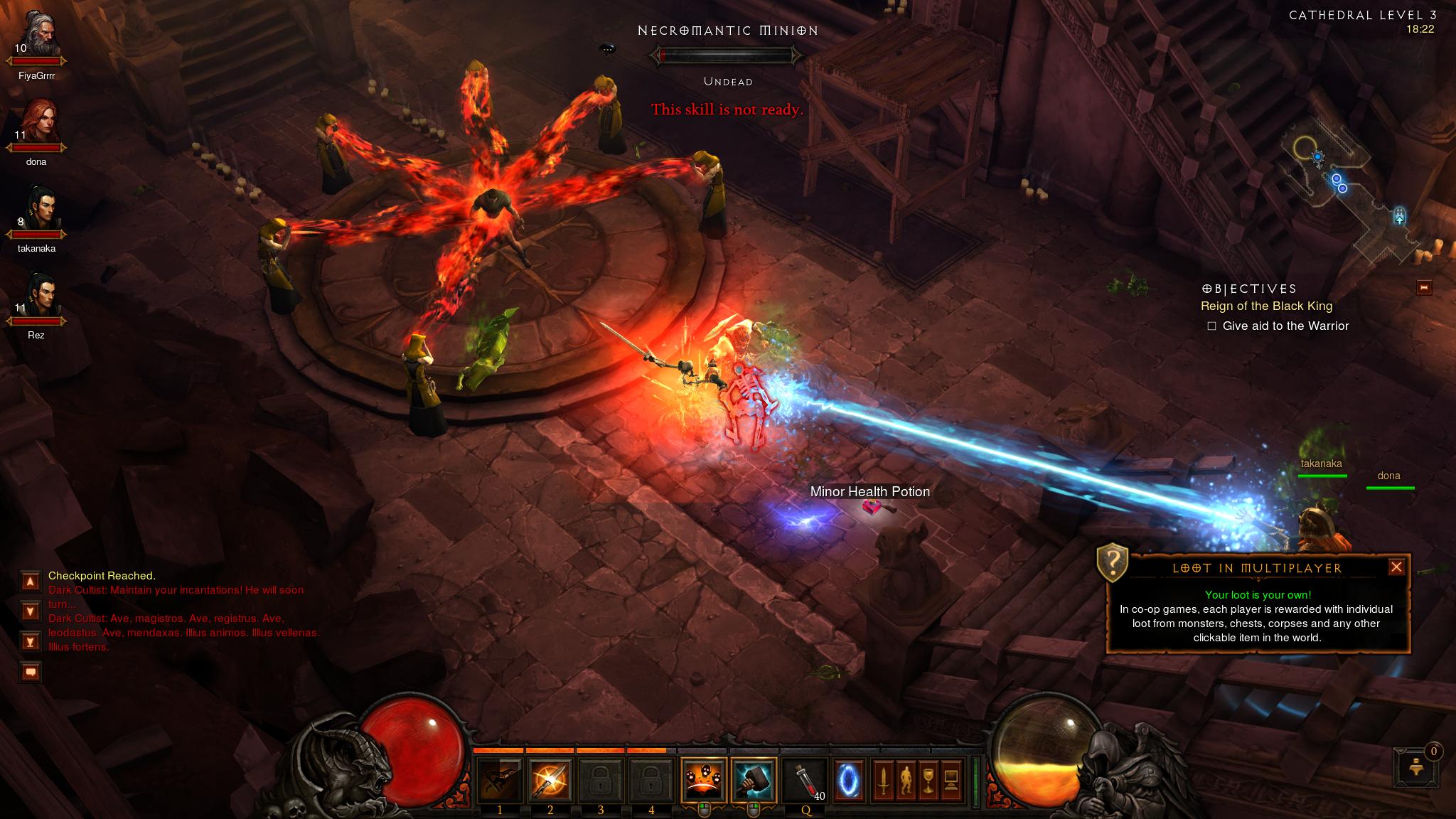
Task: Select the skill with three glowing skulls
Action: coord(703,780)
